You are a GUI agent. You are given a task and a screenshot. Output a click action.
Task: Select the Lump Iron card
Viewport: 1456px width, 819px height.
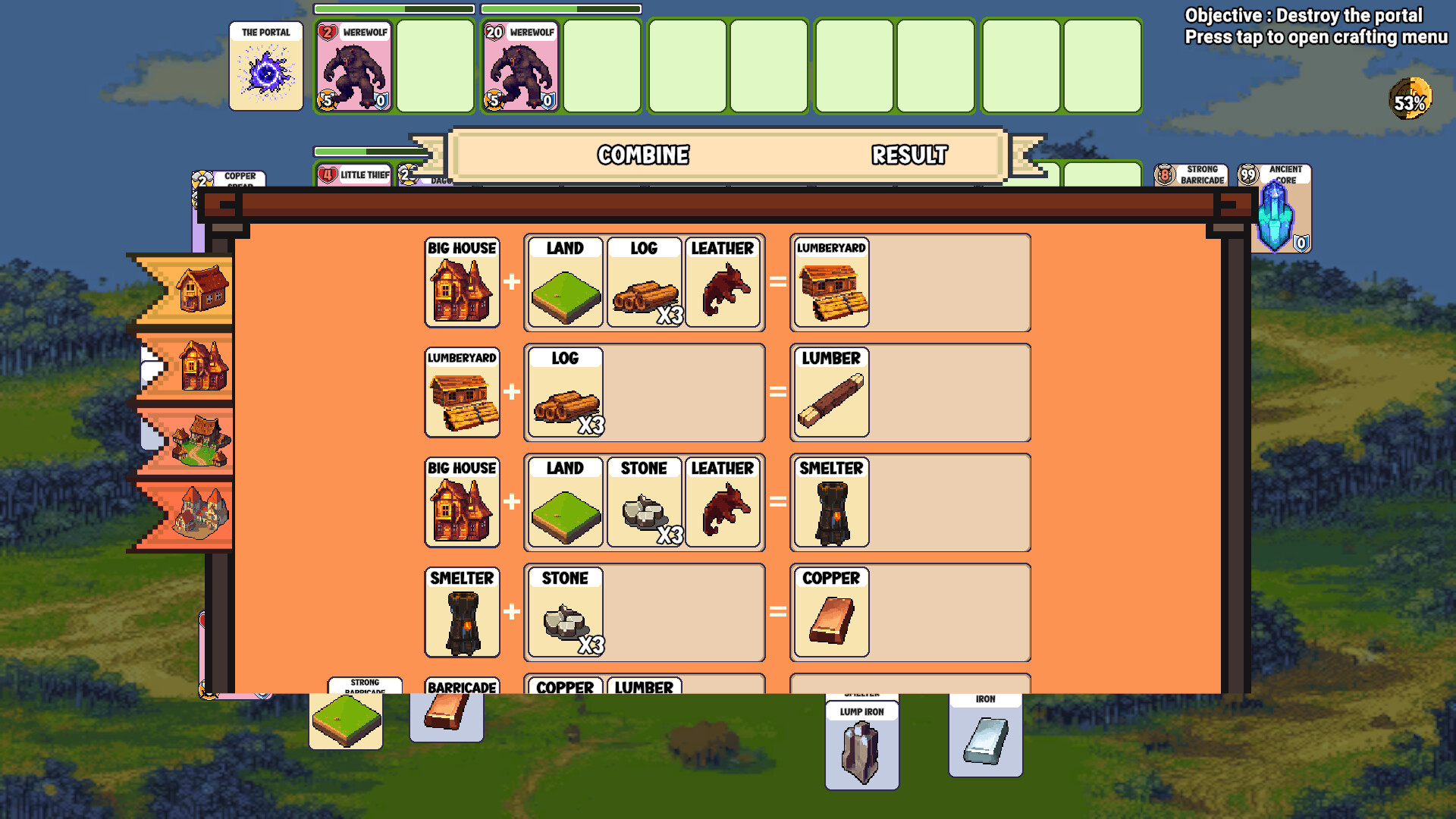pyautogui.click(x=861, y=747)
